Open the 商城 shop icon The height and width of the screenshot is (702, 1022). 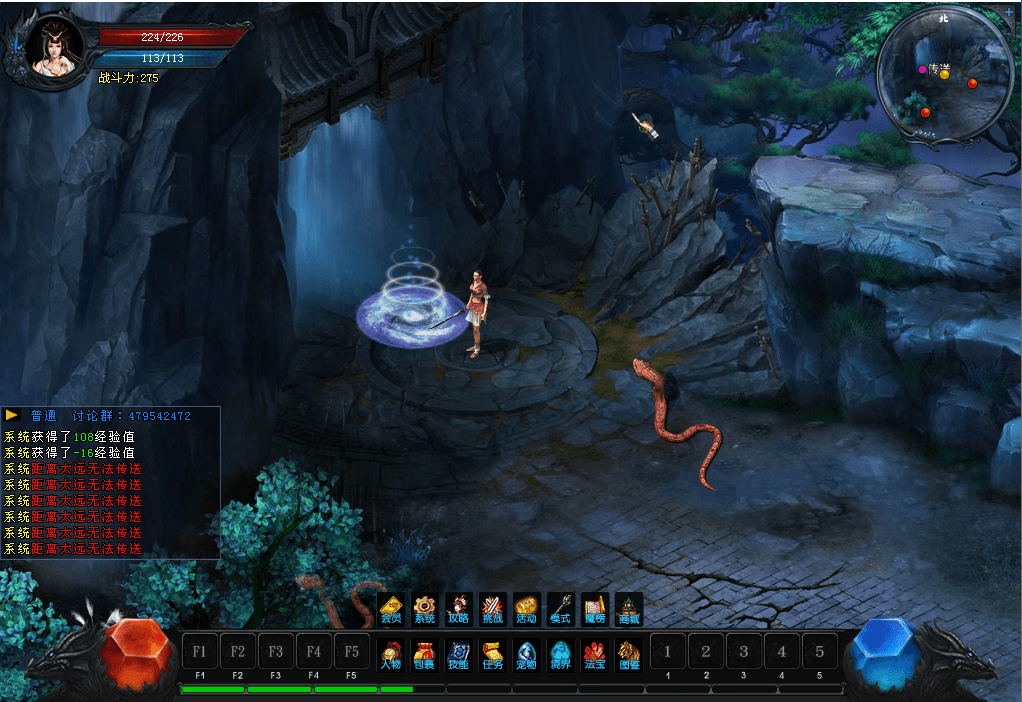tap(628, 608)
